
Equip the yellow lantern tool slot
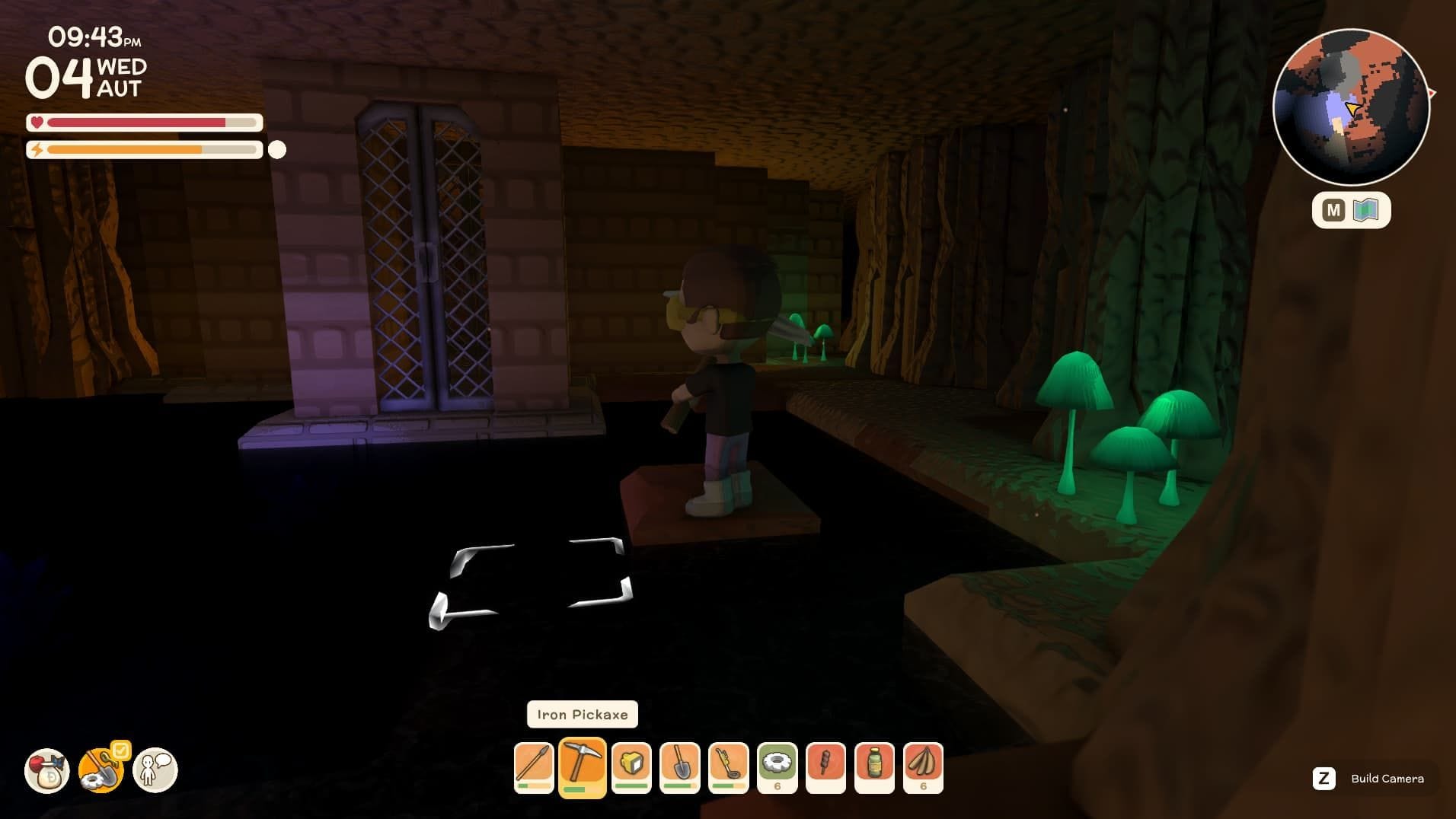[631, 766]
